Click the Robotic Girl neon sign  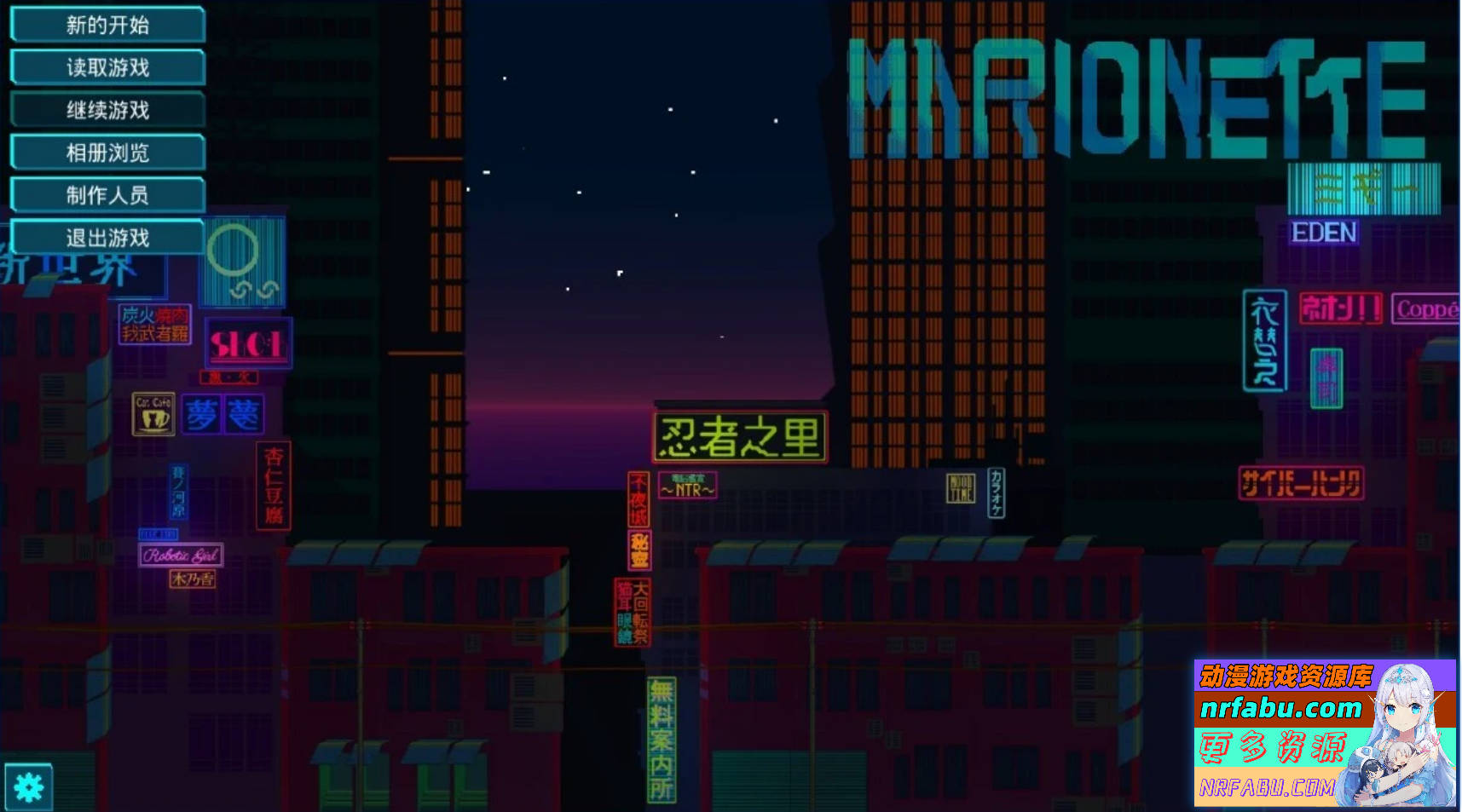click(x=180, y=554)
